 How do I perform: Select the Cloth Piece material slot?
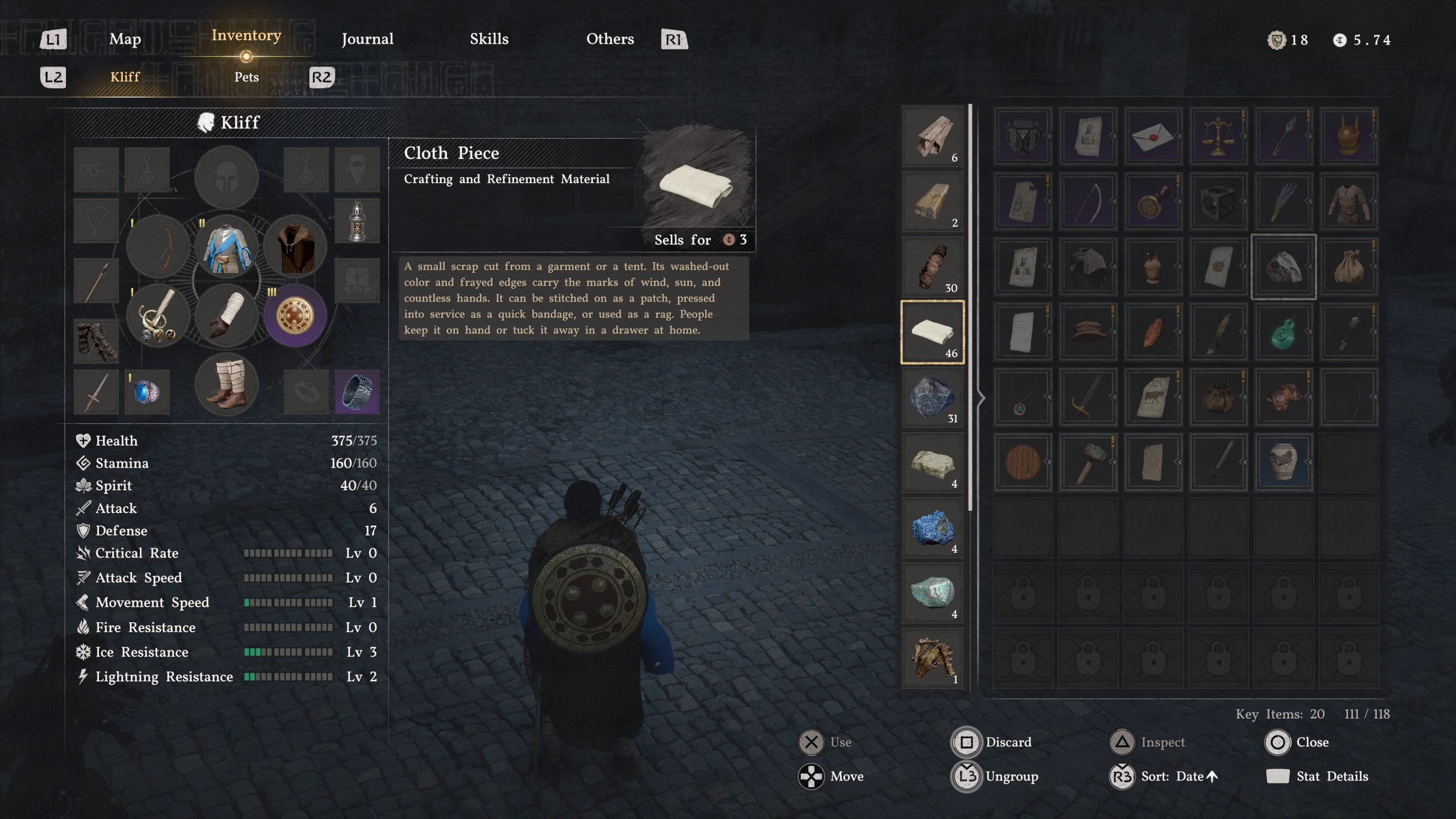tap(932, 332)
